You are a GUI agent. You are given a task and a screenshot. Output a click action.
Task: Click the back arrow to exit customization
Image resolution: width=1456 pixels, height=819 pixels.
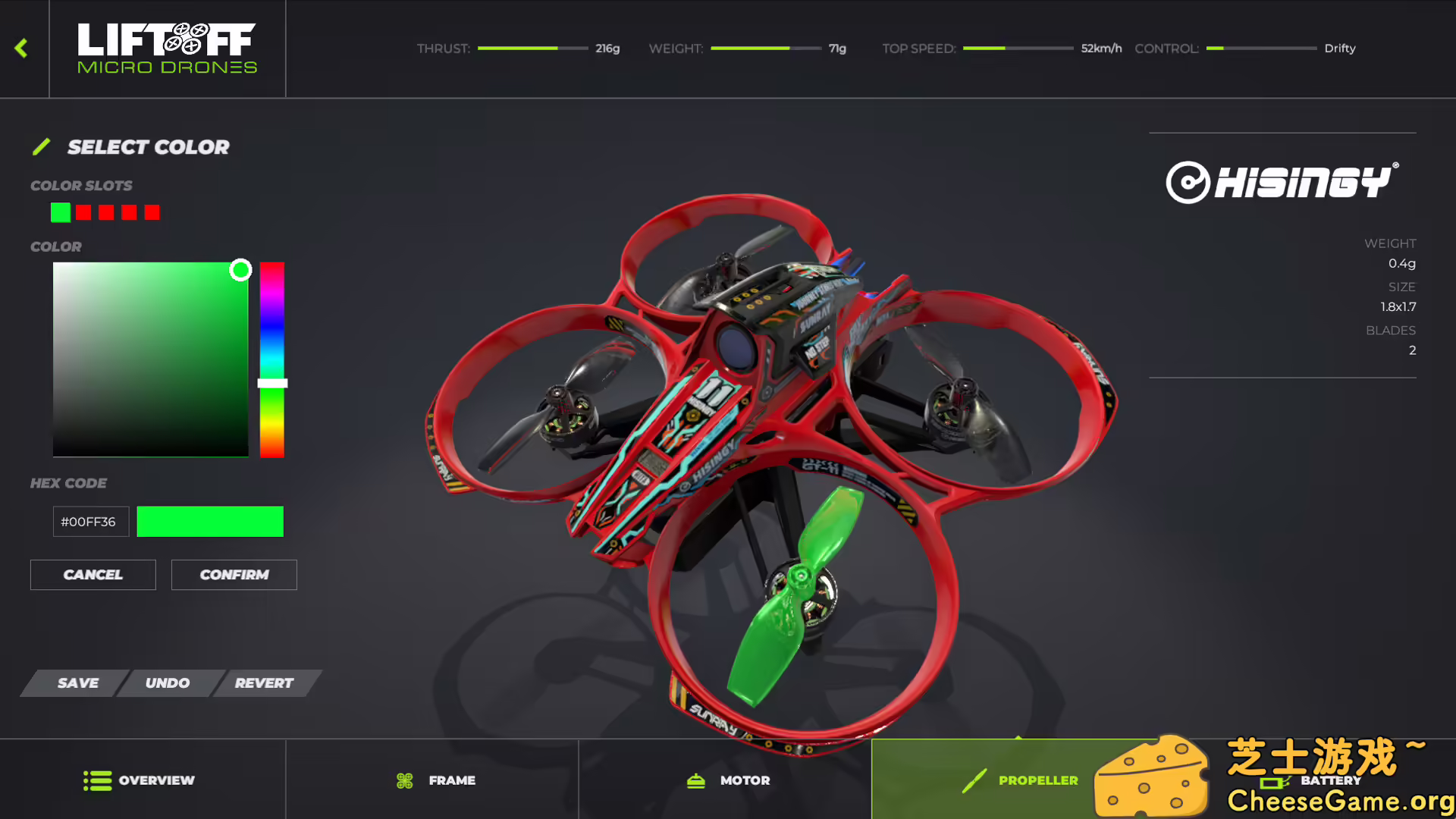click(21, 48)
